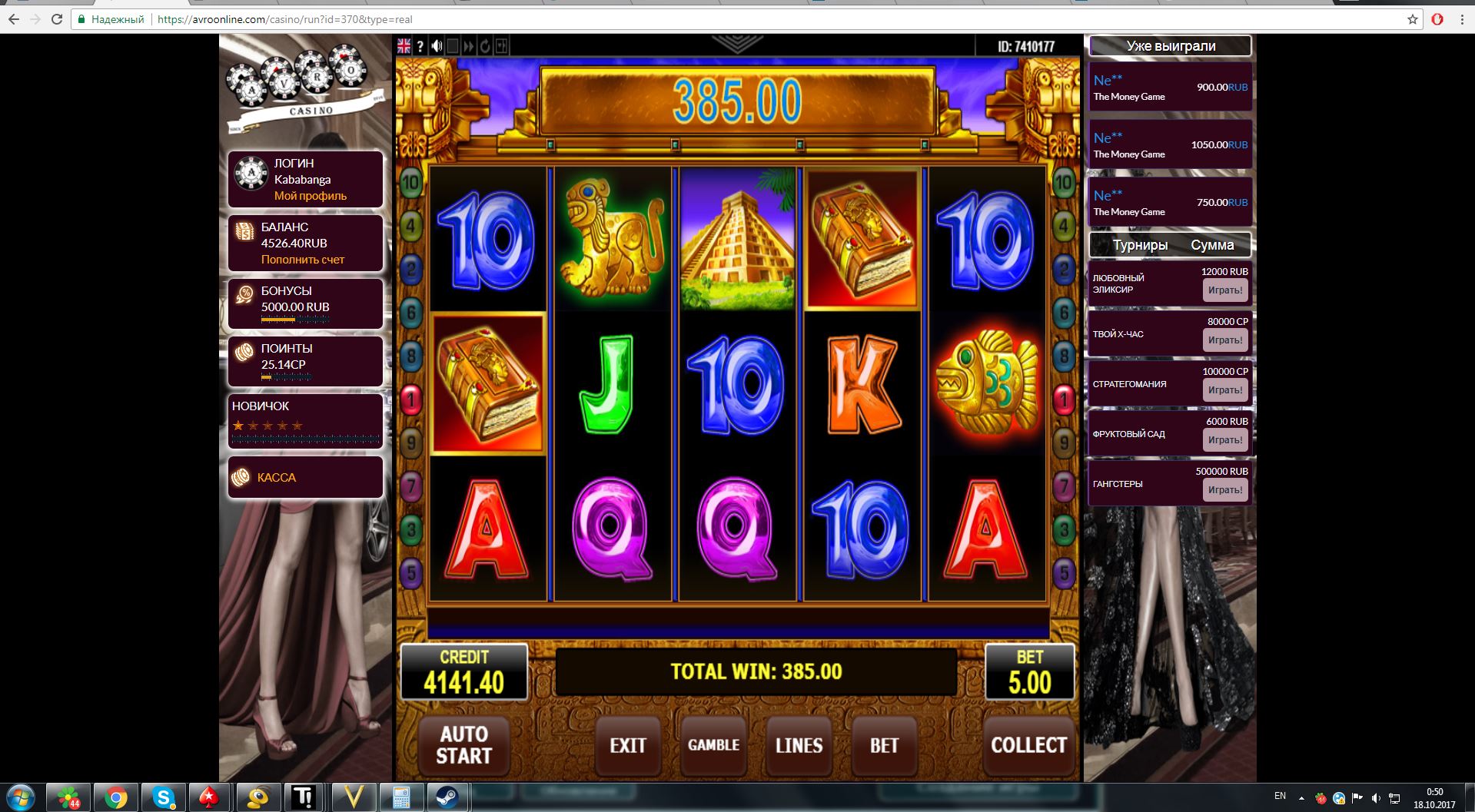Play the ФРУКТОВЫЙ САД tournament
The height and width of the screenshot is (812, 1475).
pyautogui.click(x=1224, y=440)
